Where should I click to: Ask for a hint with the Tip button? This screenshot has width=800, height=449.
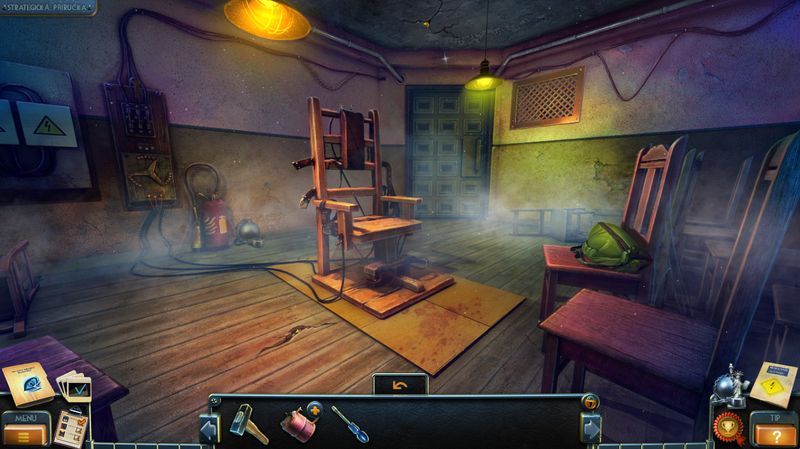pos(776,431)
